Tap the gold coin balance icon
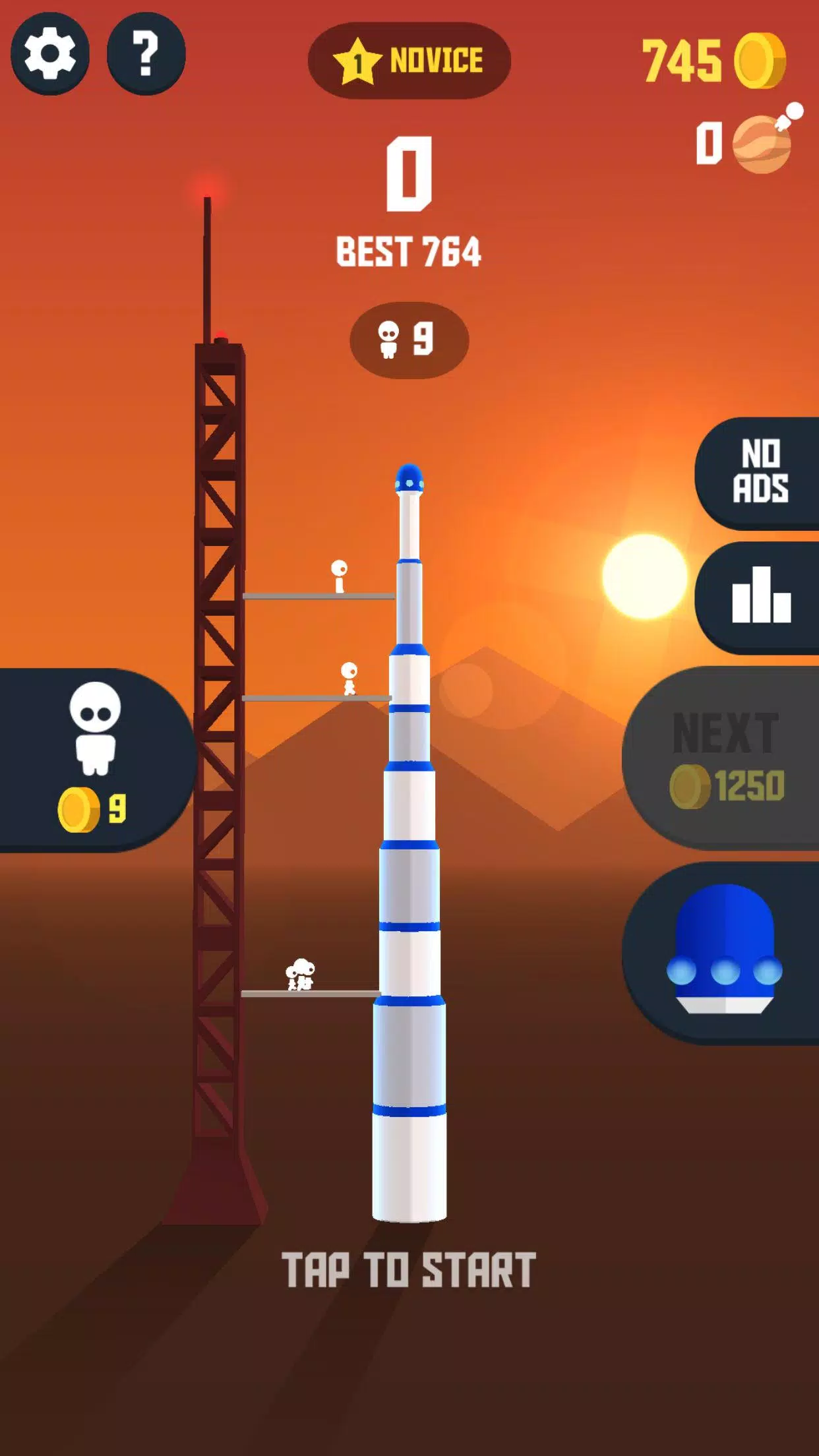The width and height of the screenshot is (819, 1456). [x=760, y=61]
